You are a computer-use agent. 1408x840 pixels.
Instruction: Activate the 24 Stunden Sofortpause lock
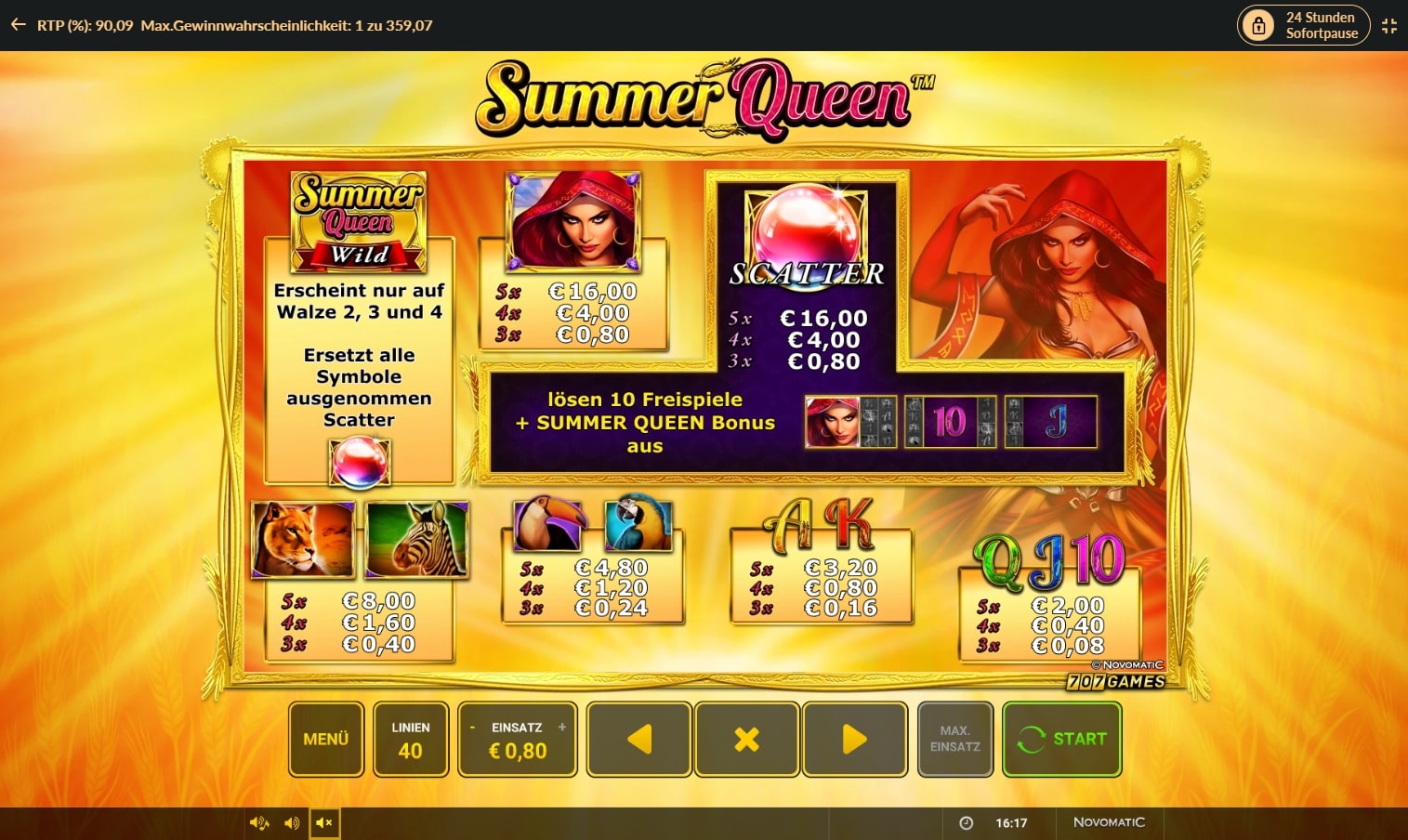(x=1259, y=24)
